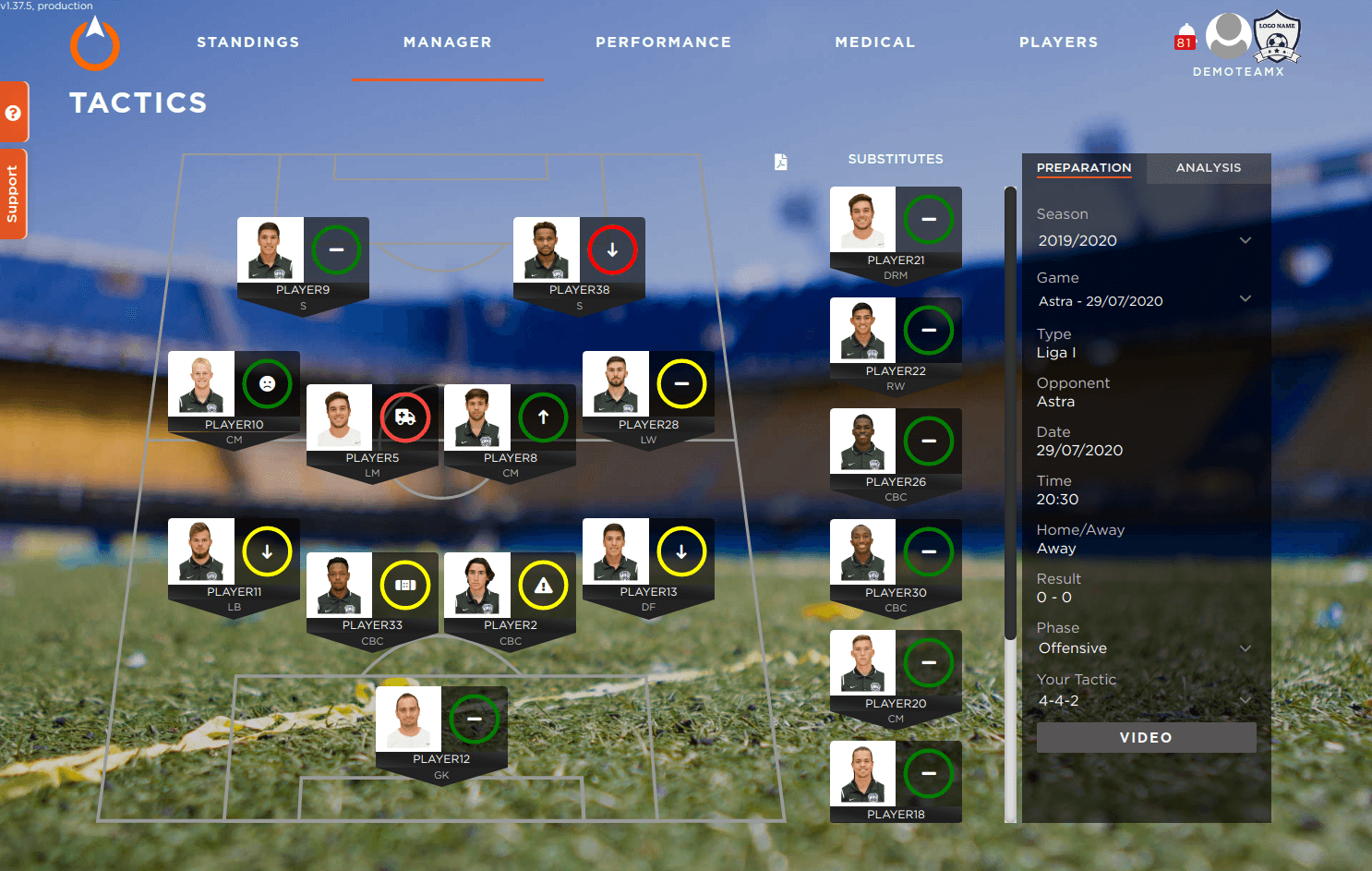Open the Medical menu

[874, 42]
